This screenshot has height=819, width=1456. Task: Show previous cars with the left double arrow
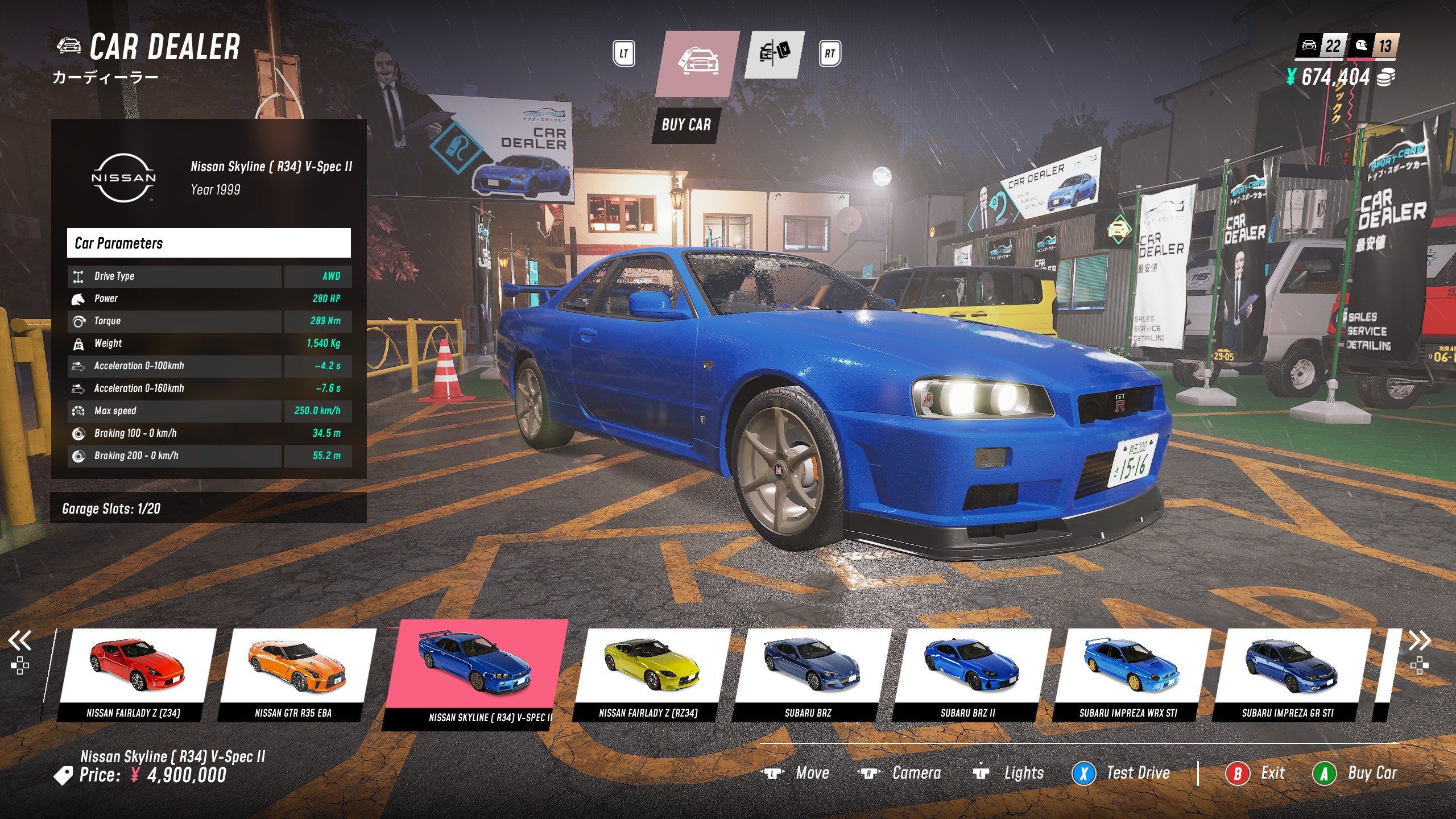[x=19, y=640]
